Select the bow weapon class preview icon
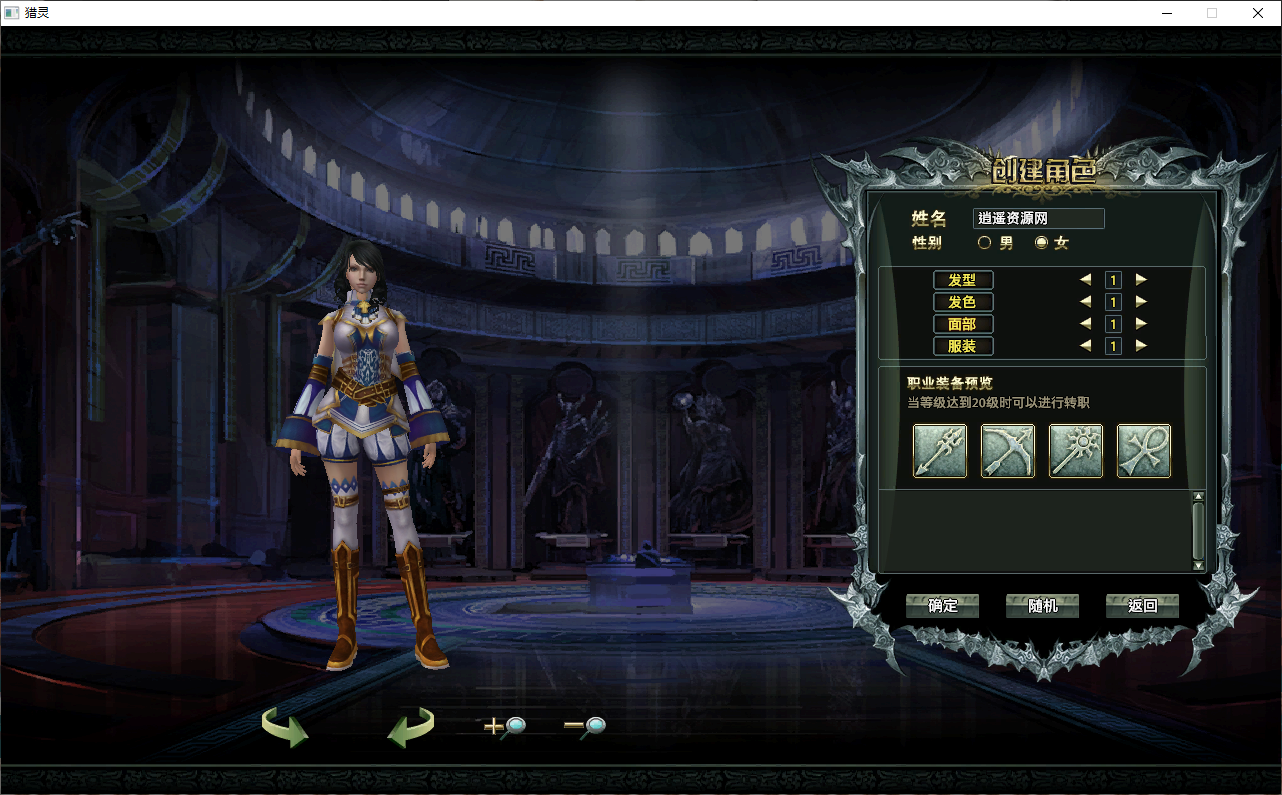This screenshot has height=795, width=1282. (x=1007, y=450)
